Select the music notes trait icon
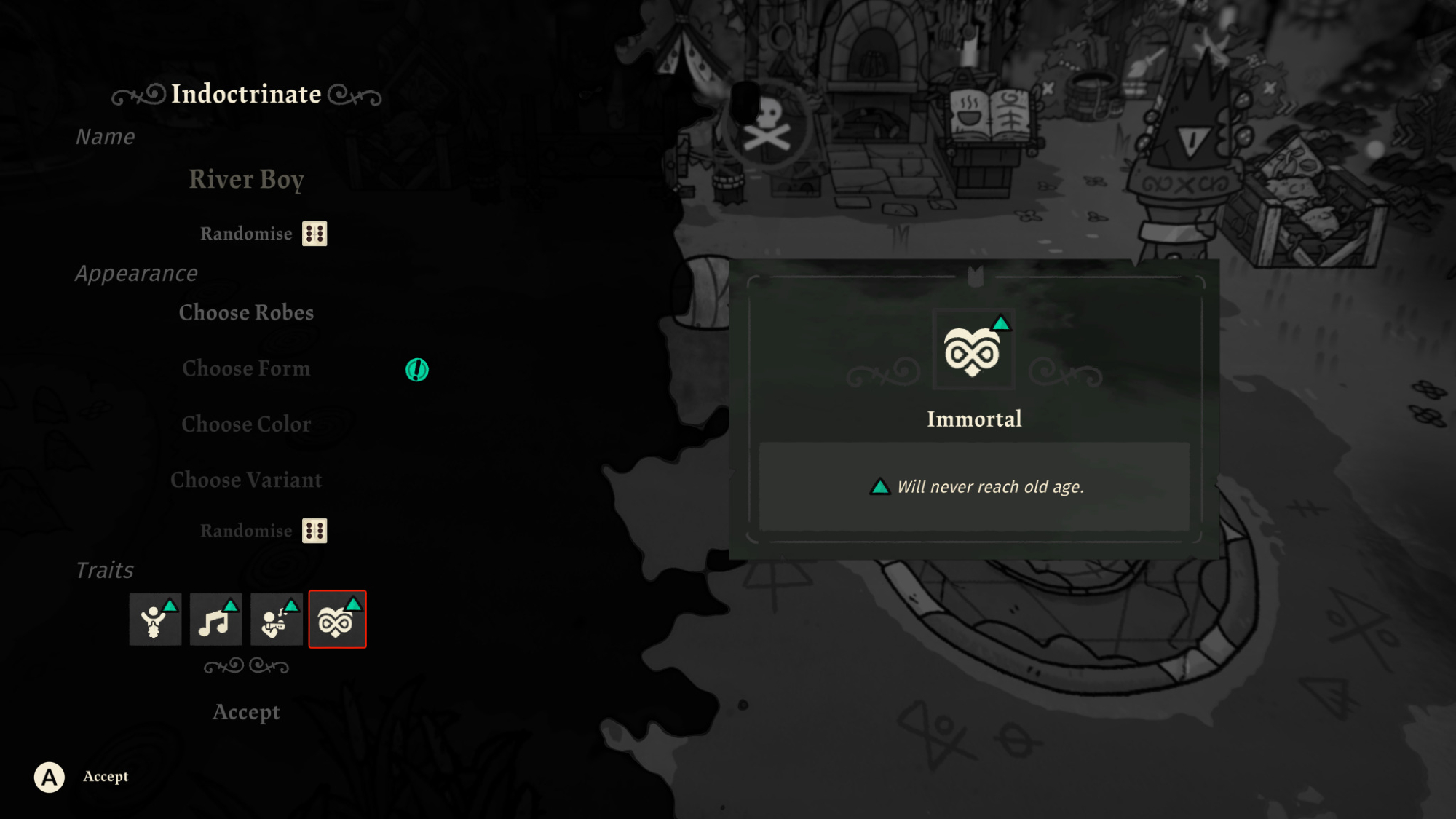Image resolution: width=1456 pixels, height=819 pixels. [x=216, y=620]
